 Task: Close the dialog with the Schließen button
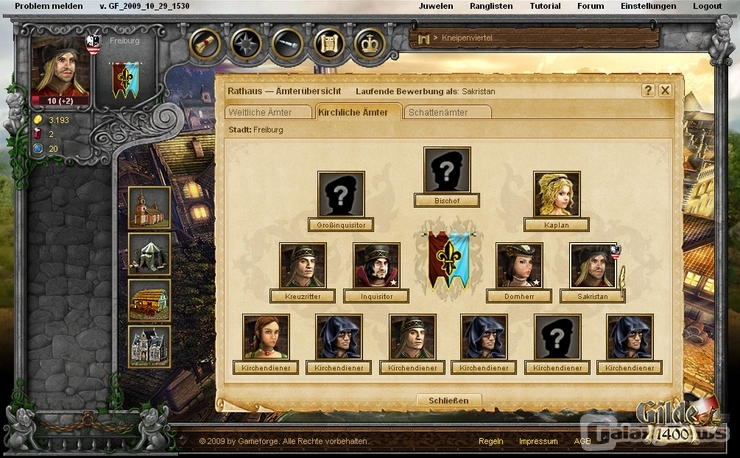click(449, 400)
